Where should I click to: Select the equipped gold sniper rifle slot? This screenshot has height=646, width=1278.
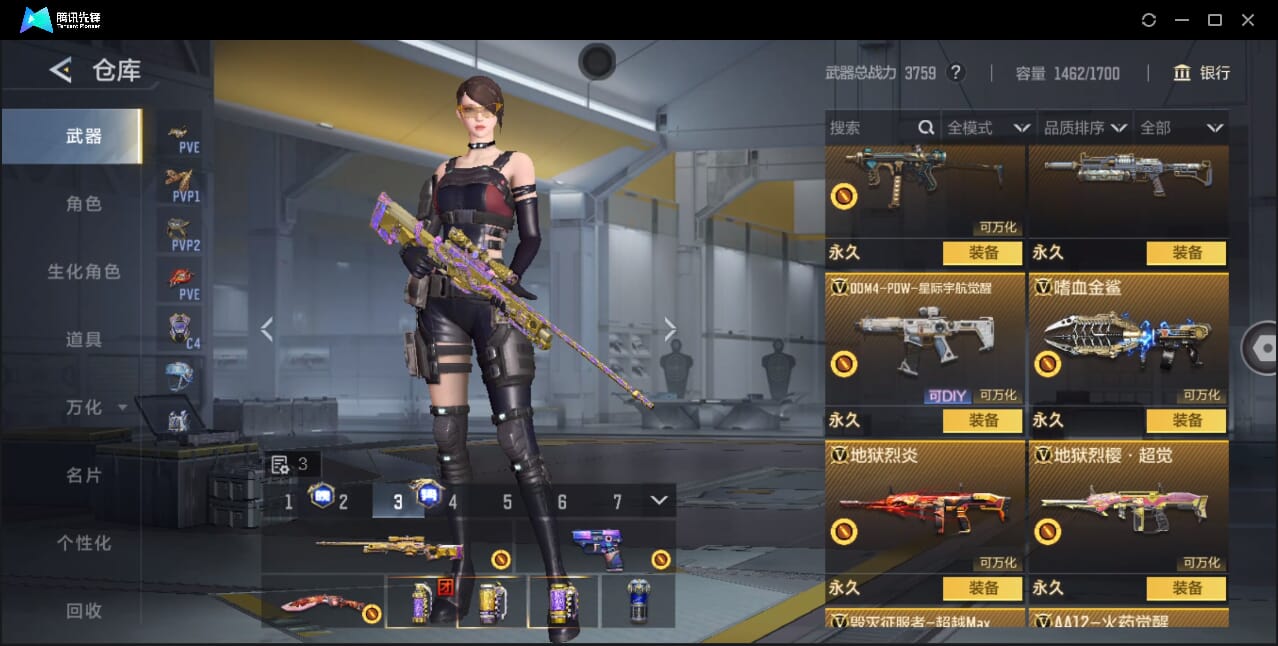click(388, 548)
